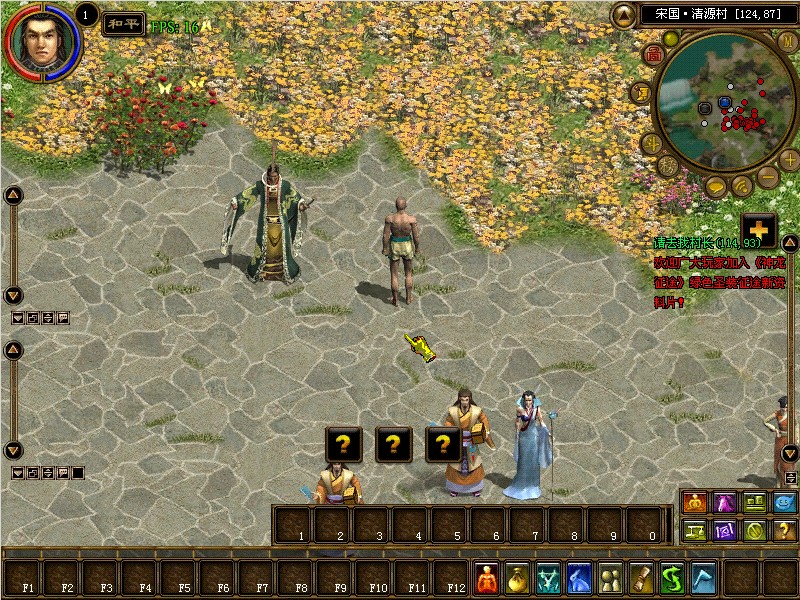The image size is (800, 600).
Task: Zoom in the minimap with plus button
Action: coord(789,160)
